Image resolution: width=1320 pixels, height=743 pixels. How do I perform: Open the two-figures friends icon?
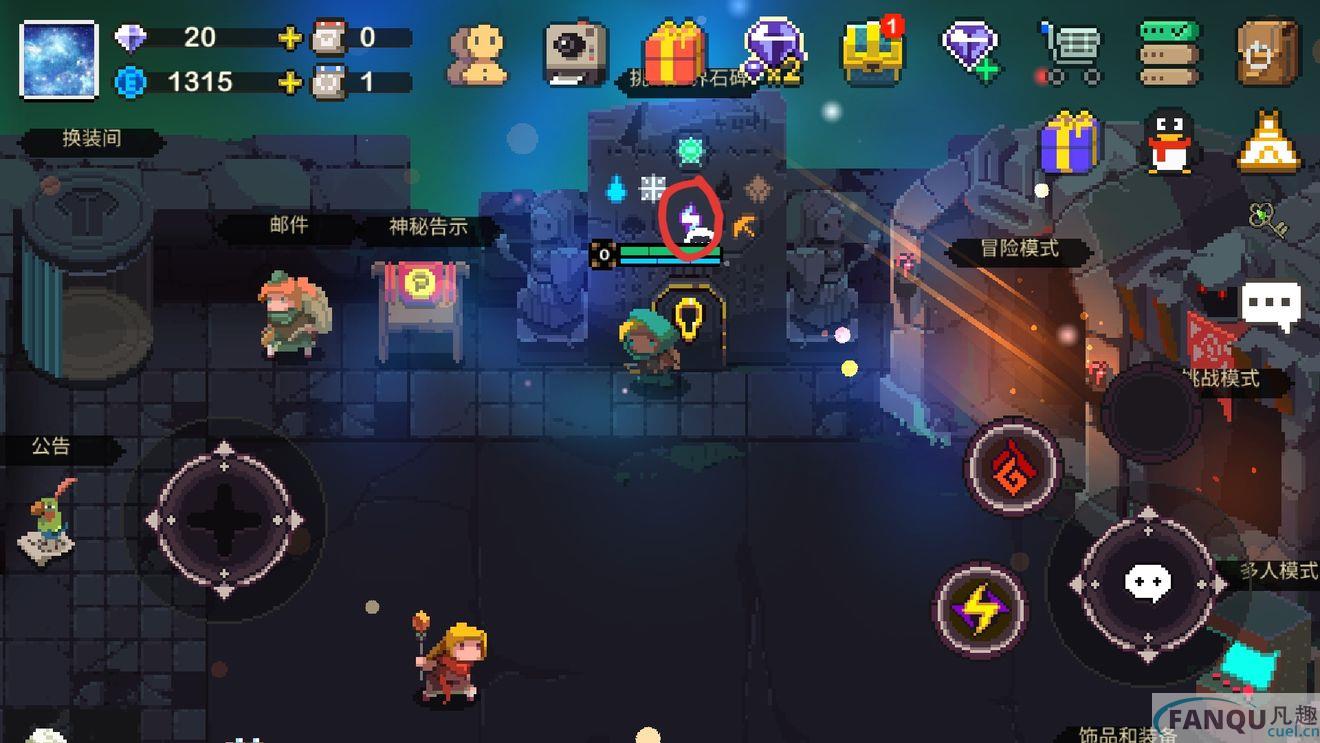pyautogui.click(x=476, y=52)
